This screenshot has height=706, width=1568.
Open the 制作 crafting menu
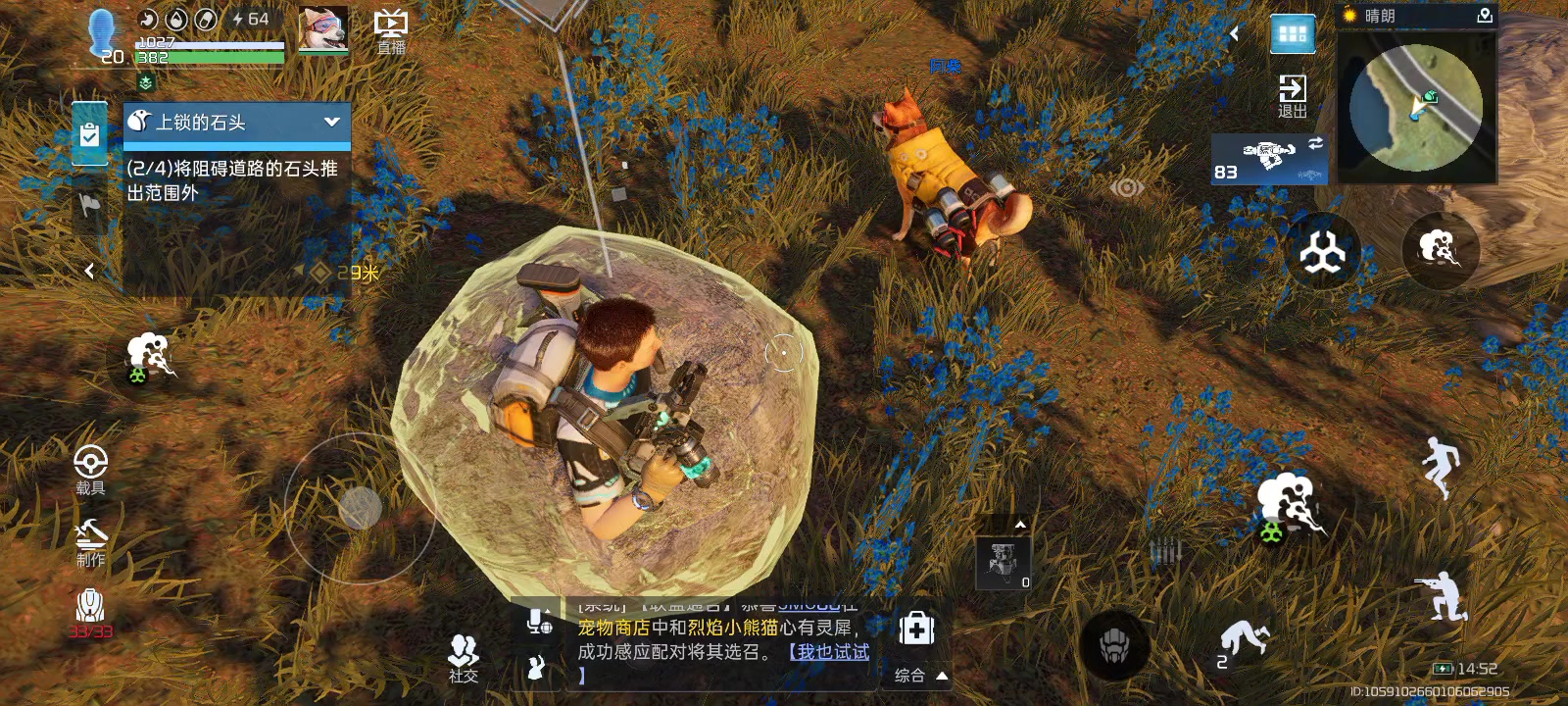(90, 542)
